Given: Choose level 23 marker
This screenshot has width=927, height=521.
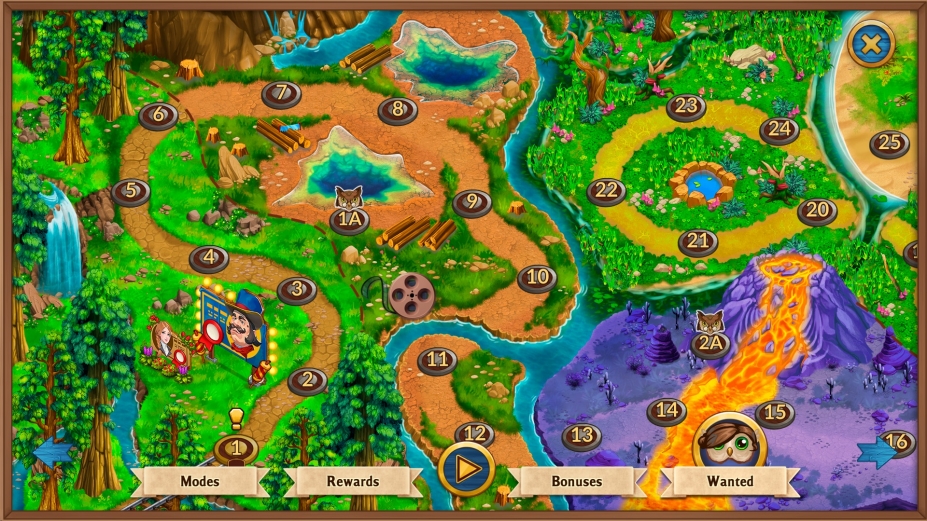Looking at the screenshot, I should click(687, 106).
